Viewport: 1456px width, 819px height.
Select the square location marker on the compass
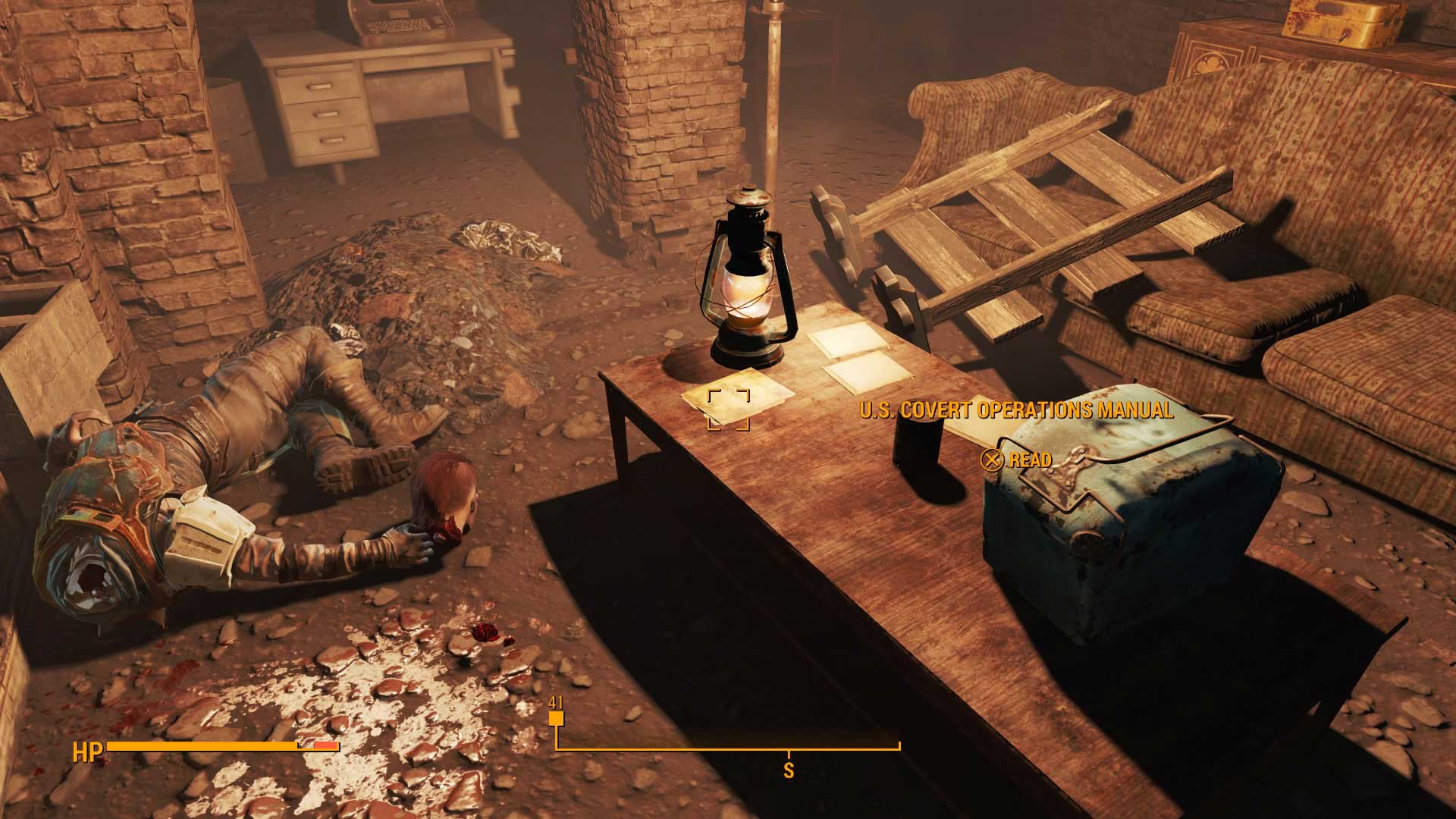point(556,719)
